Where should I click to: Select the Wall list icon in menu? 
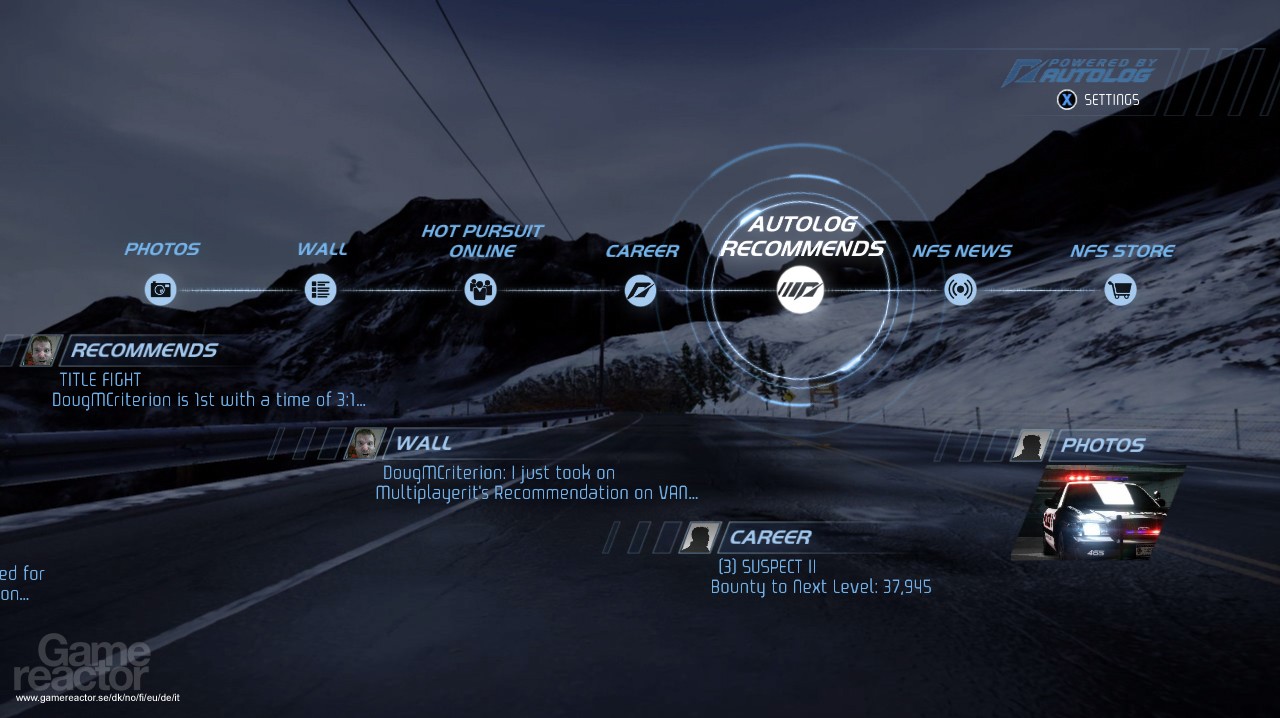point(320,290)
